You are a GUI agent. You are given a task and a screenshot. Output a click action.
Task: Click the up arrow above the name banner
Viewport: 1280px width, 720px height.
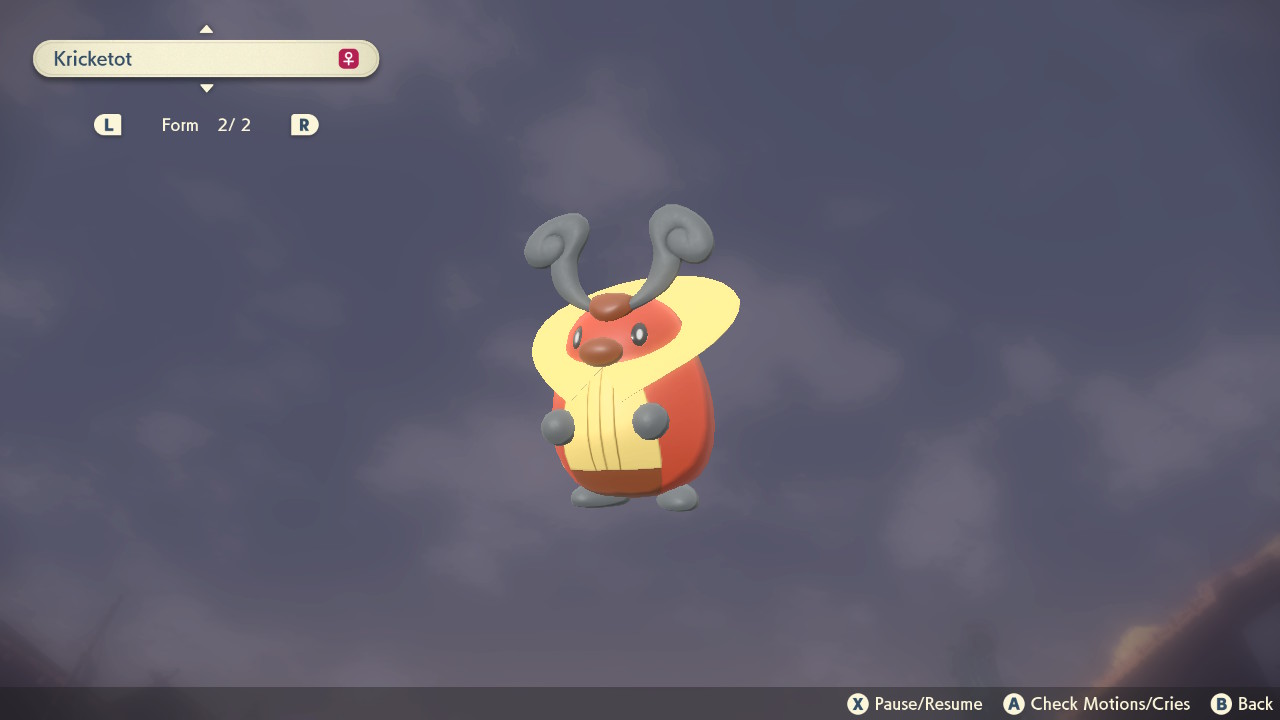206,28
